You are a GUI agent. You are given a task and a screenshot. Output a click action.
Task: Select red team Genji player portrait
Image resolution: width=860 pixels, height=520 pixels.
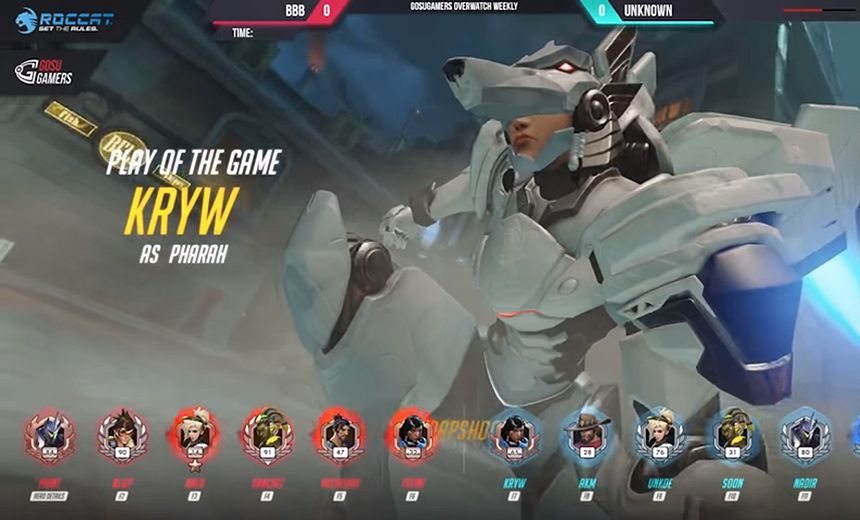49,435
